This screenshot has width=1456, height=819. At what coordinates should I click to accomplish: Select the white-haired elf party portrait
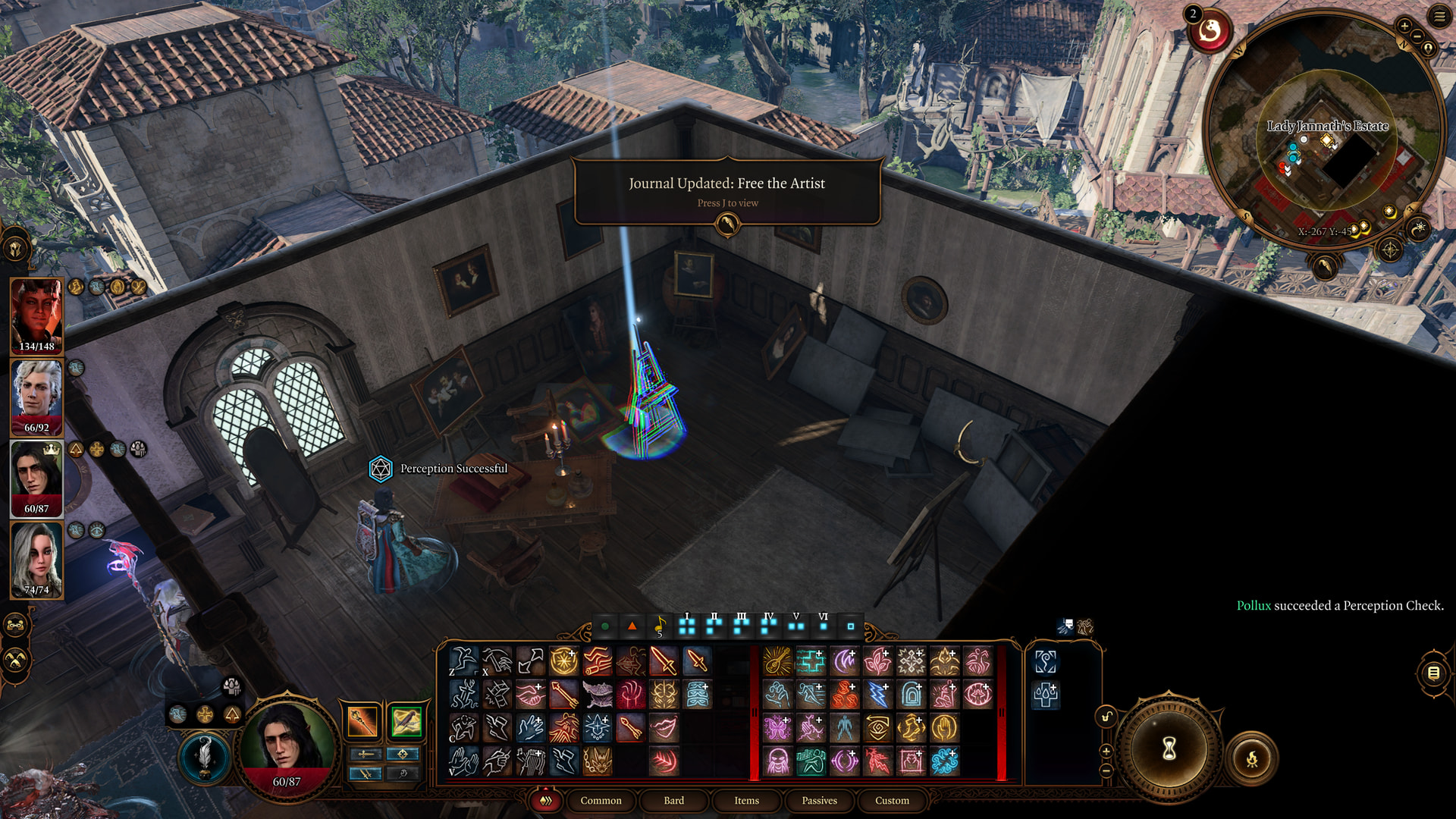36,396
